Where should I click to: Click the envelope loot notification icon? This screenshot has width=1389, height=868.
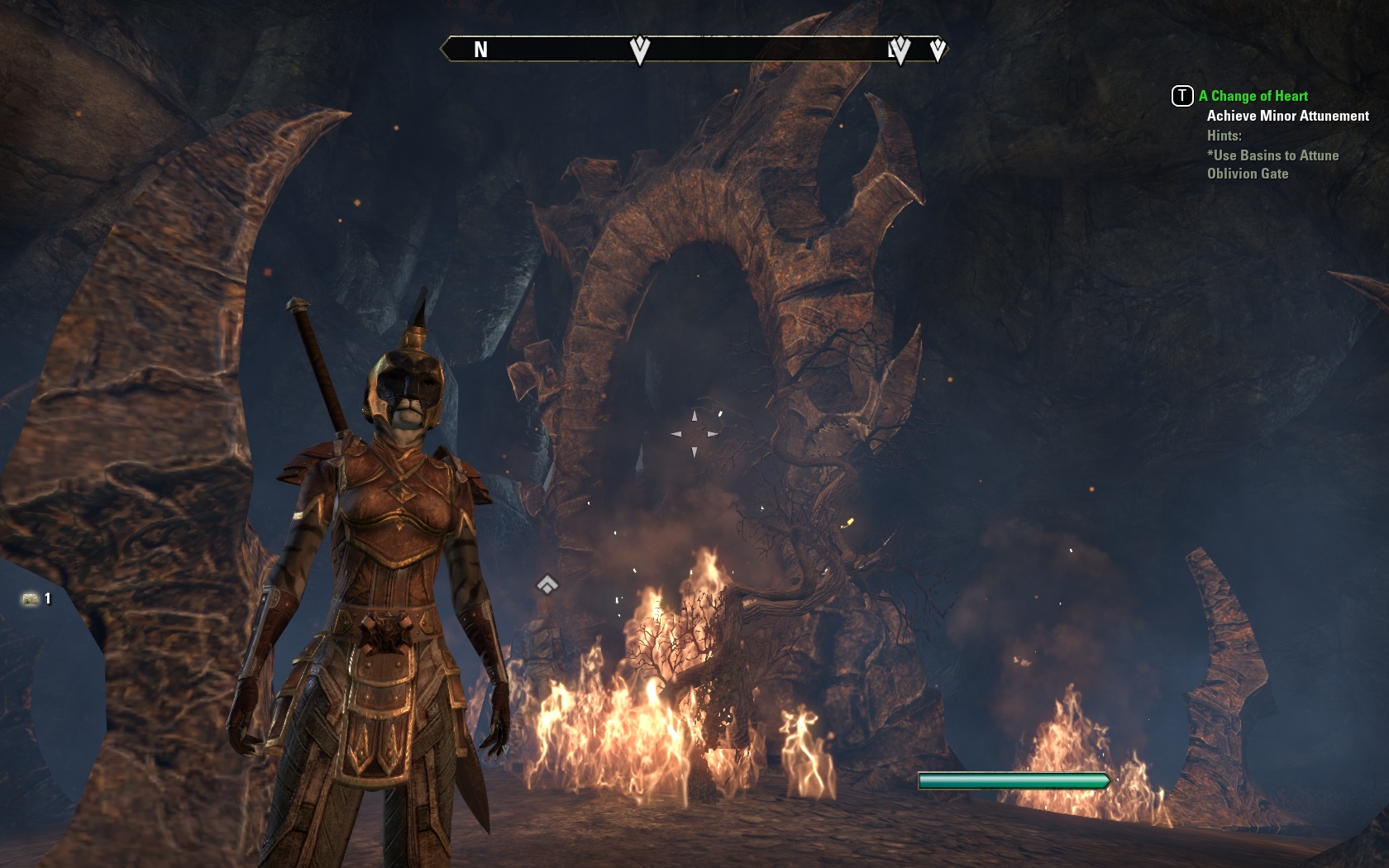[31, 600]
